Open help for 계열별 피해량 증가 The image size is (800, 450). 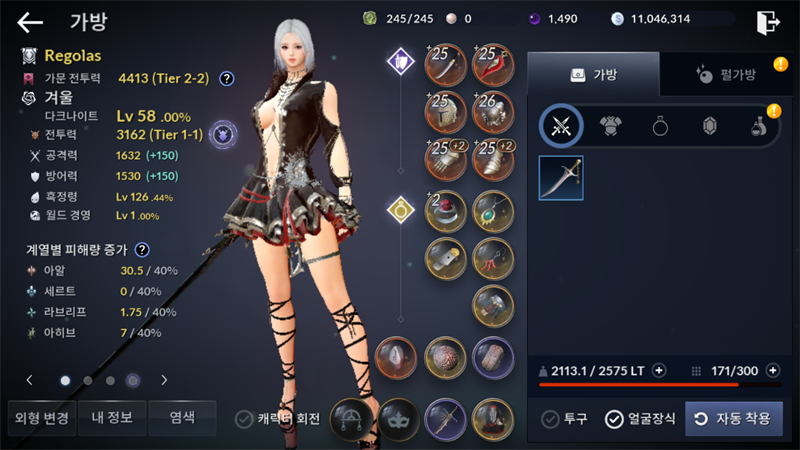click(142, 250)
